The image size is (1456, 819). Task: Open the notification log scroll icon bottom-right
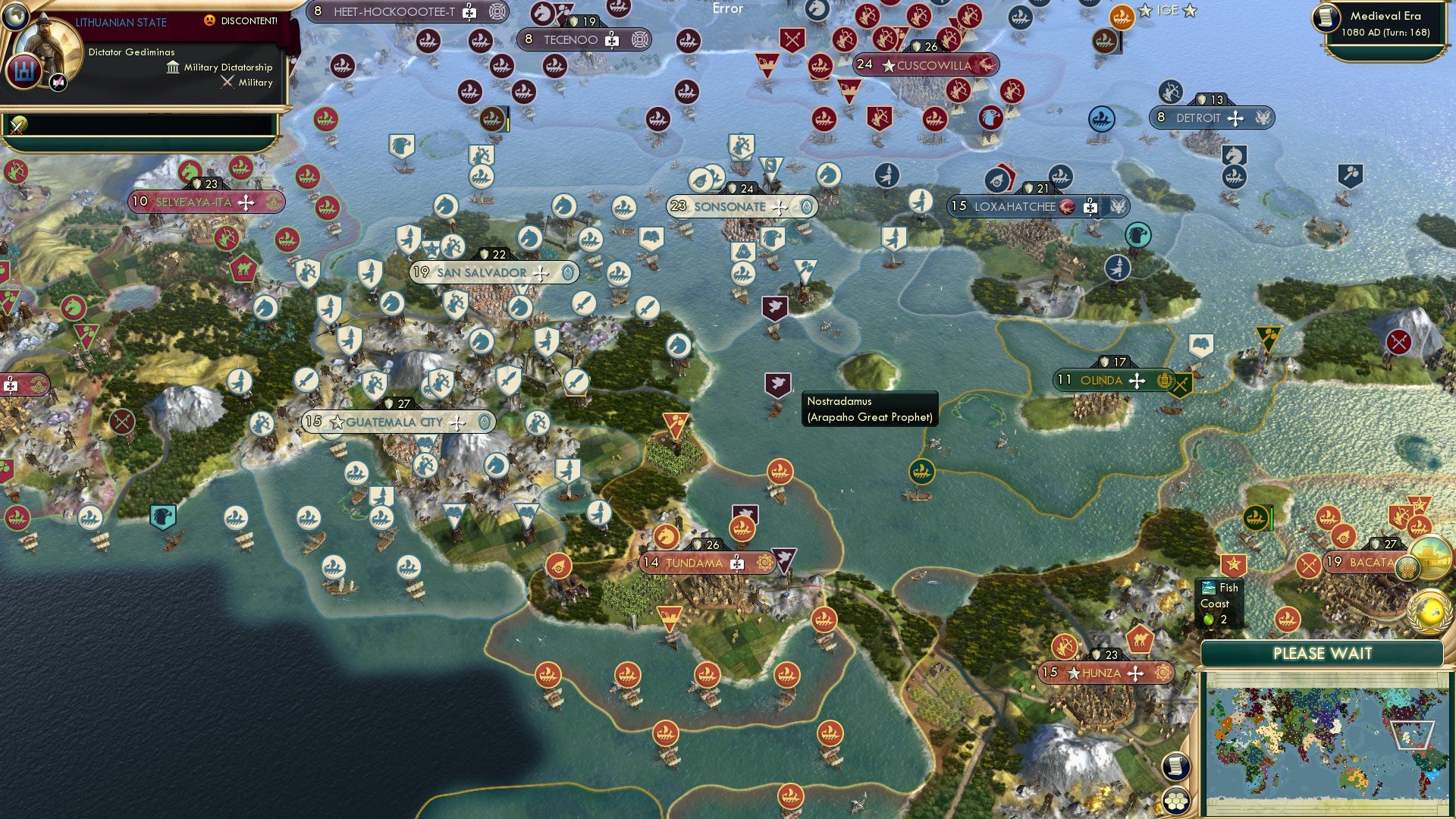pyautogui.click(x=1176, y=767)
